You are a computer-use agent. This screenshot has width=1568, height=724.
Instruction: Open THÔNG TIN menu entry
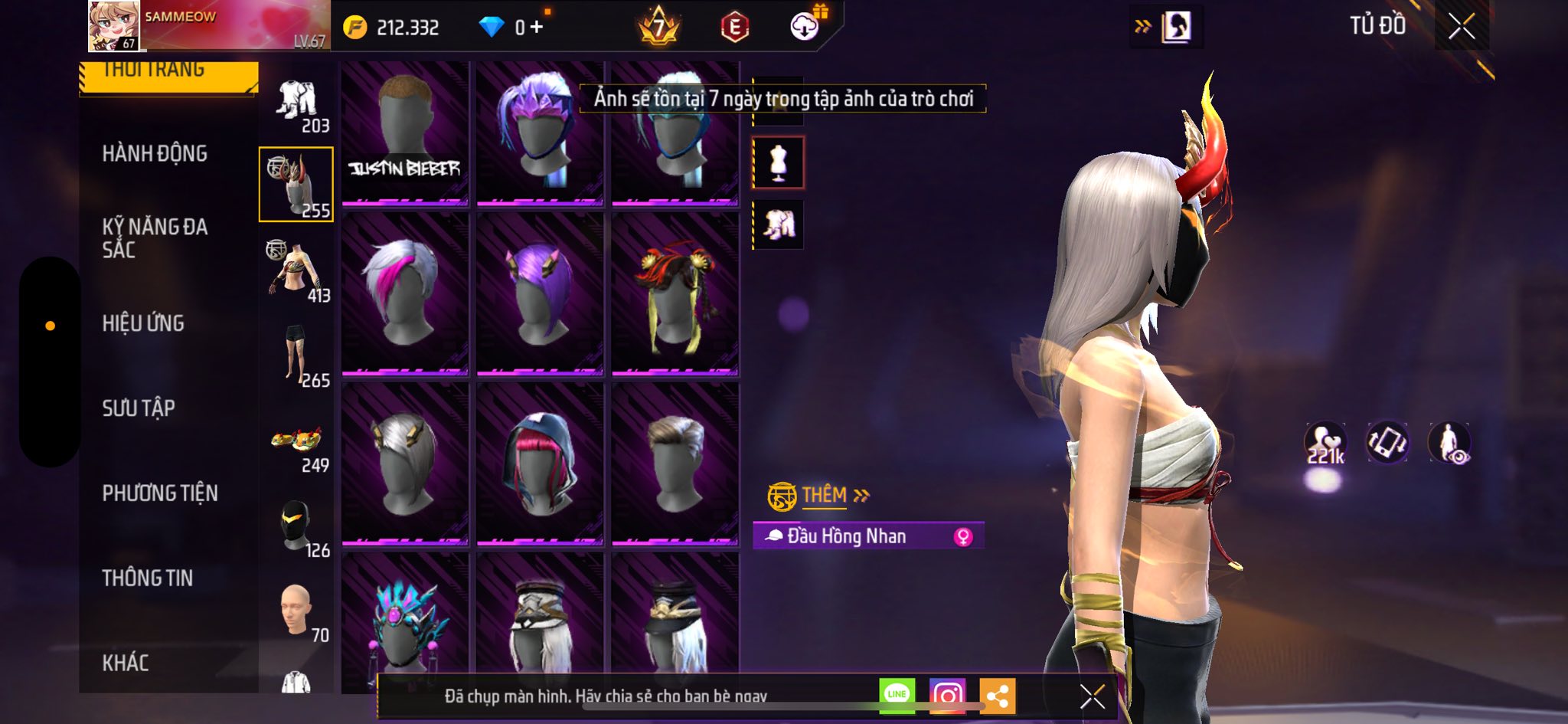click(x=148, y=578)
